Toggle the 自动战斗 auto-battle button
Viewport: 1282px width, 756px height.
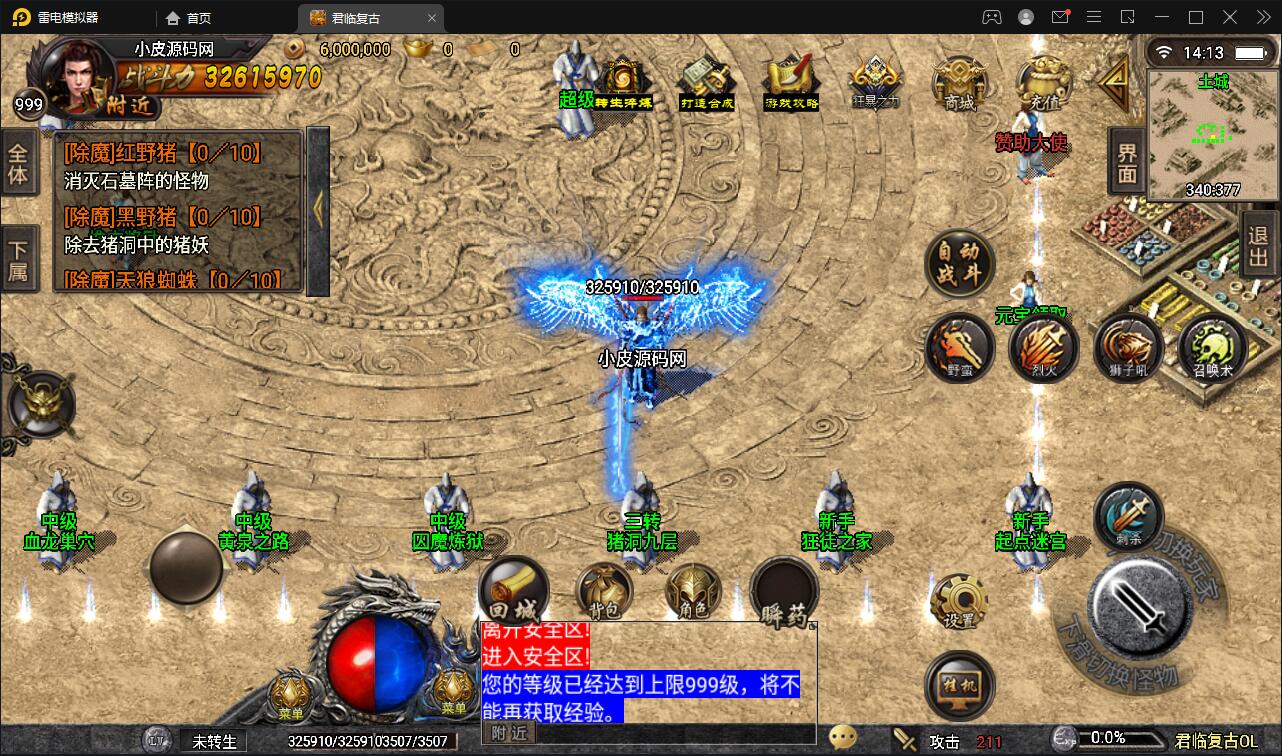coord(960,264)
